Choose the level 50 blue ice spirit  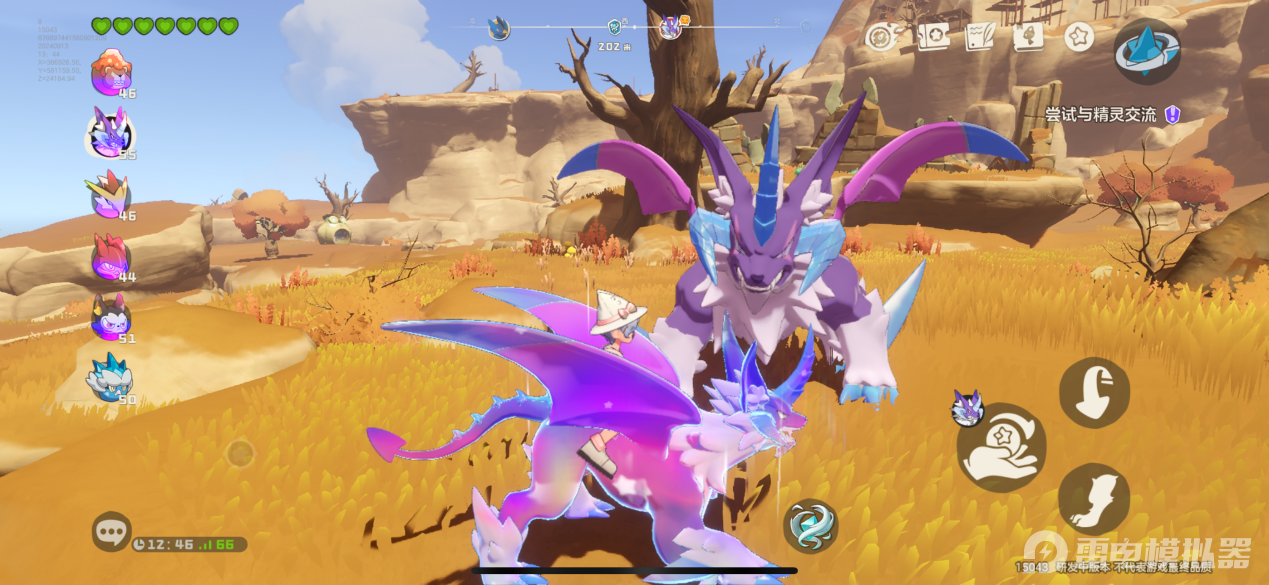click(x=109, y=378)
